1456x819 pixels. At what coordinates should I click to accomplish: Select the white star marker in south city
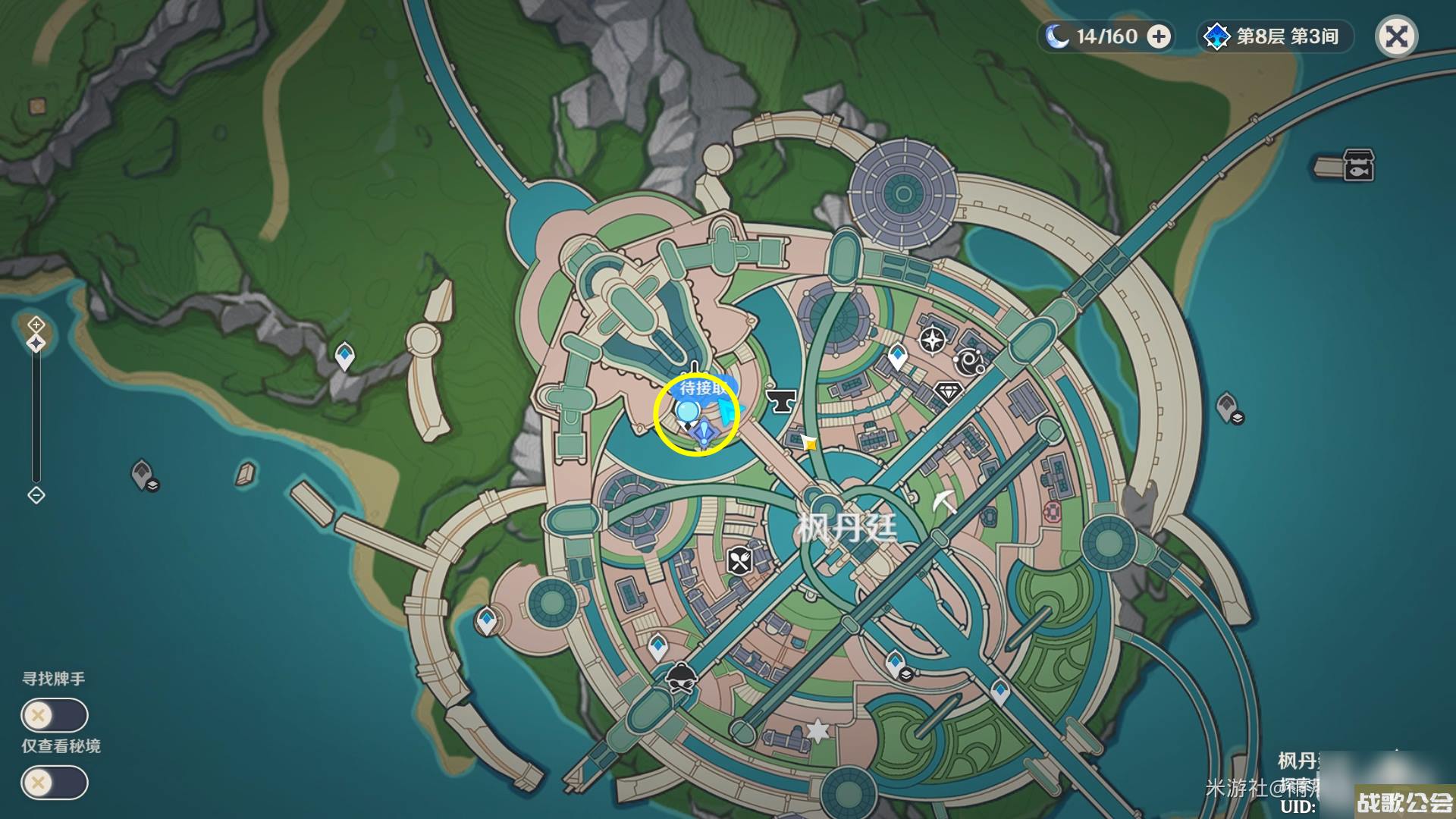(x=817, y=730)
